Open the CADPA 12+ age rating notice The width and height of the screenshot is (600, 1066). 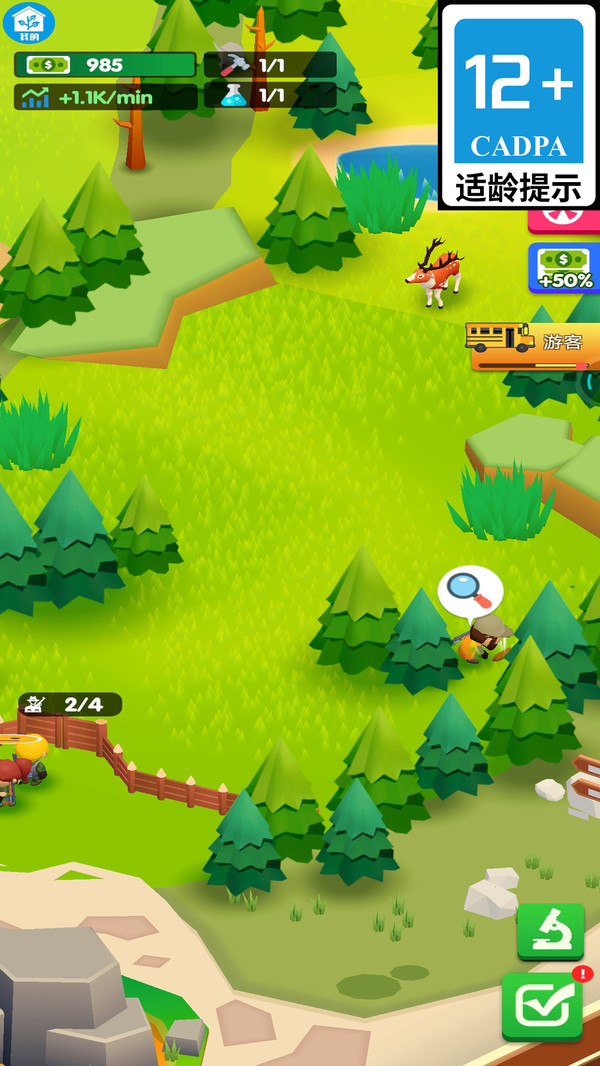pos(518,104)
